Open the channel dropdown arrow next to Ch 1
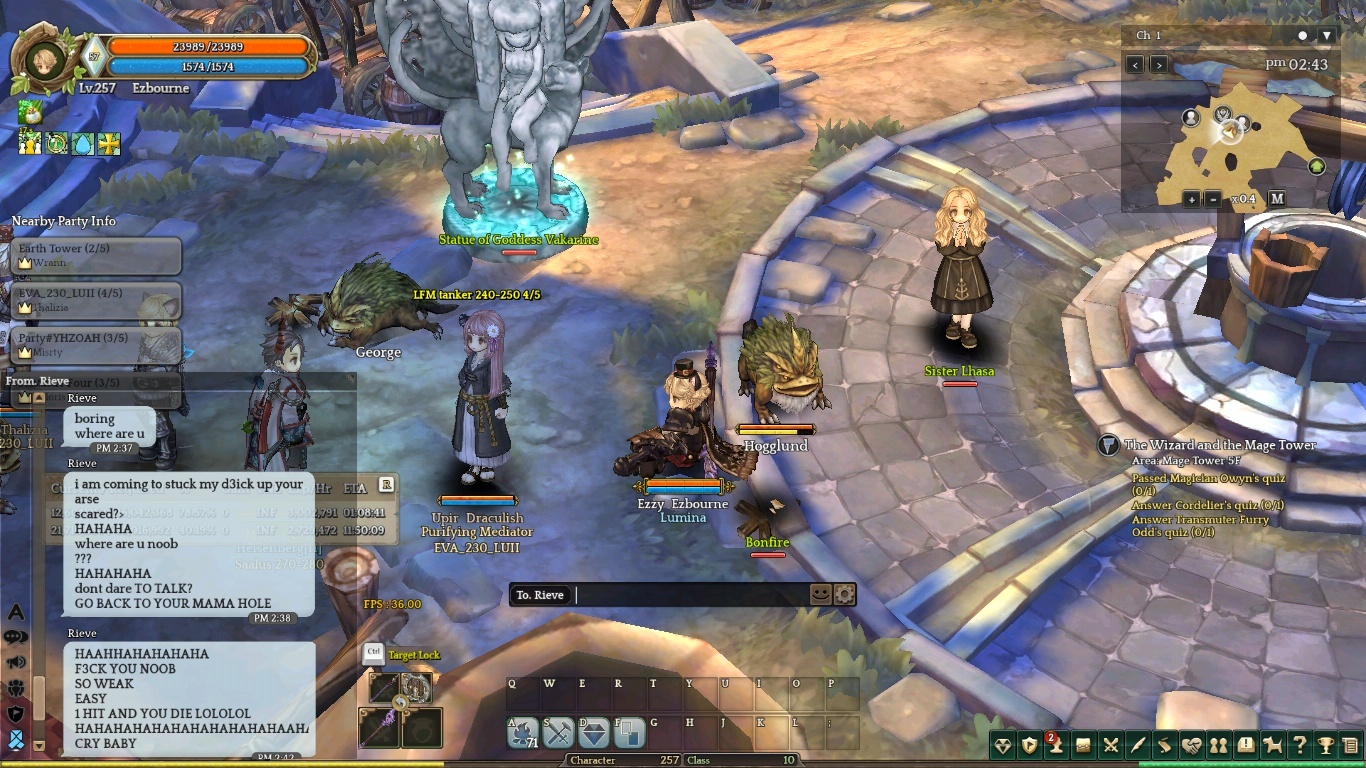 [x=1327, y=36]
